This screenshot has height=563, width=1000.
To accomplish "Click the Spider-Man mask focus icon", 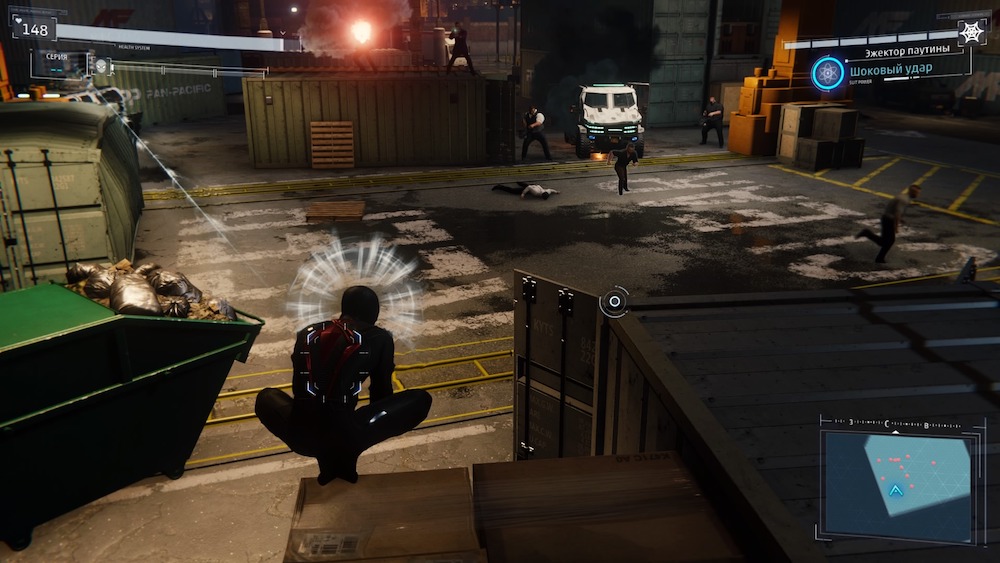I will (x=101, y=66).
